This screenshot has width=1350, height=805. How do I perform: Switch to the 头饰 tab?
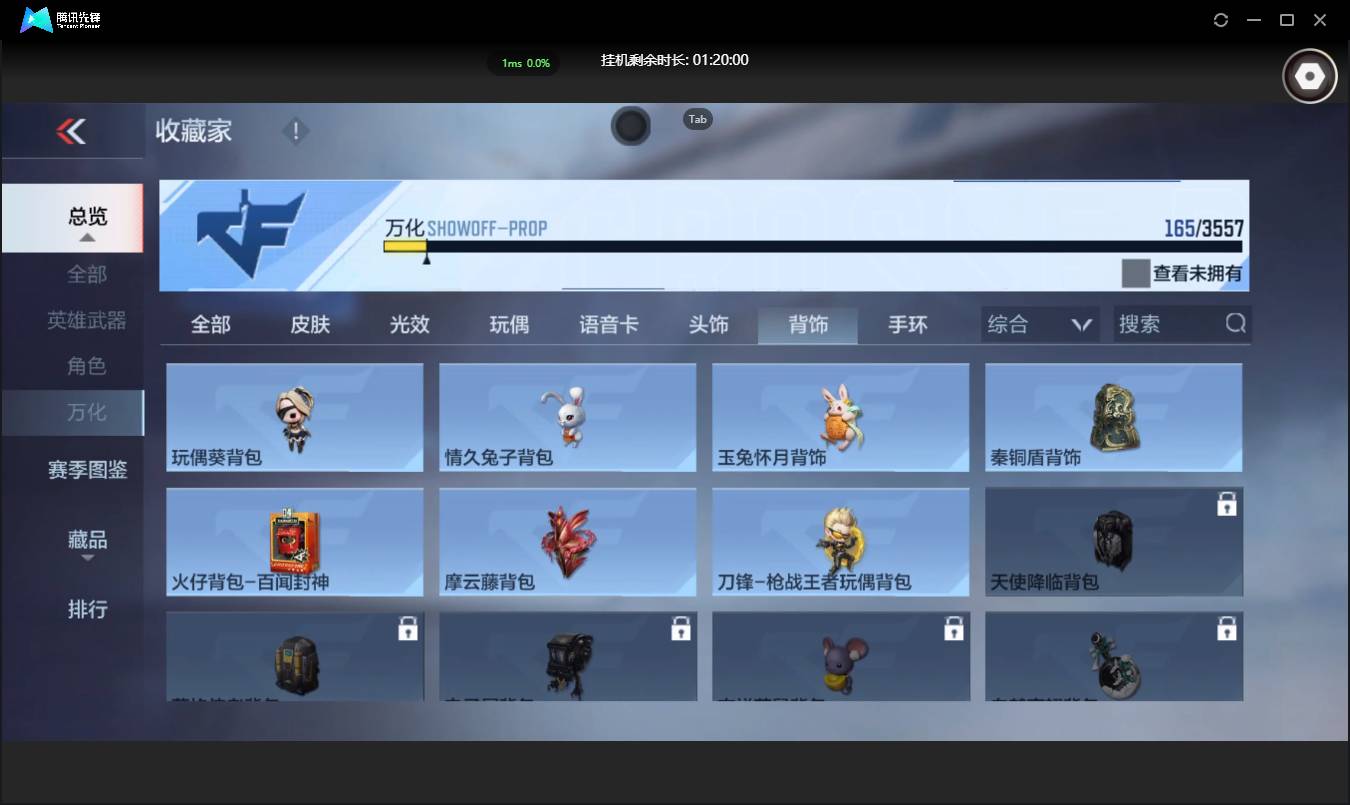click(x=709, y=323)
